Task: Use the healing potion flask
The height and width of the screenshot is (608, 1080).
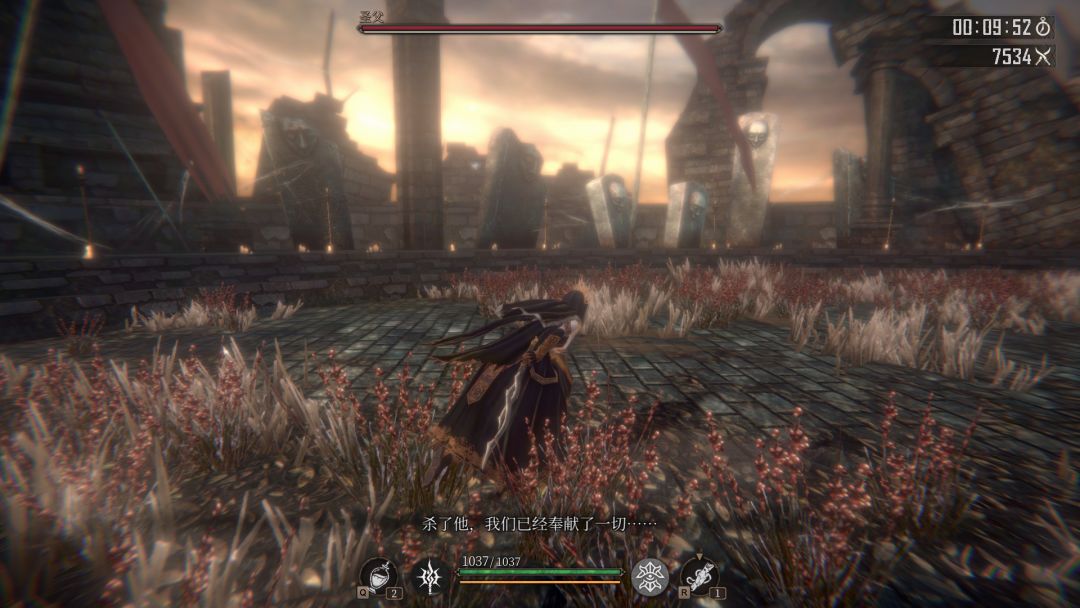Action: [x=377, y=575]
